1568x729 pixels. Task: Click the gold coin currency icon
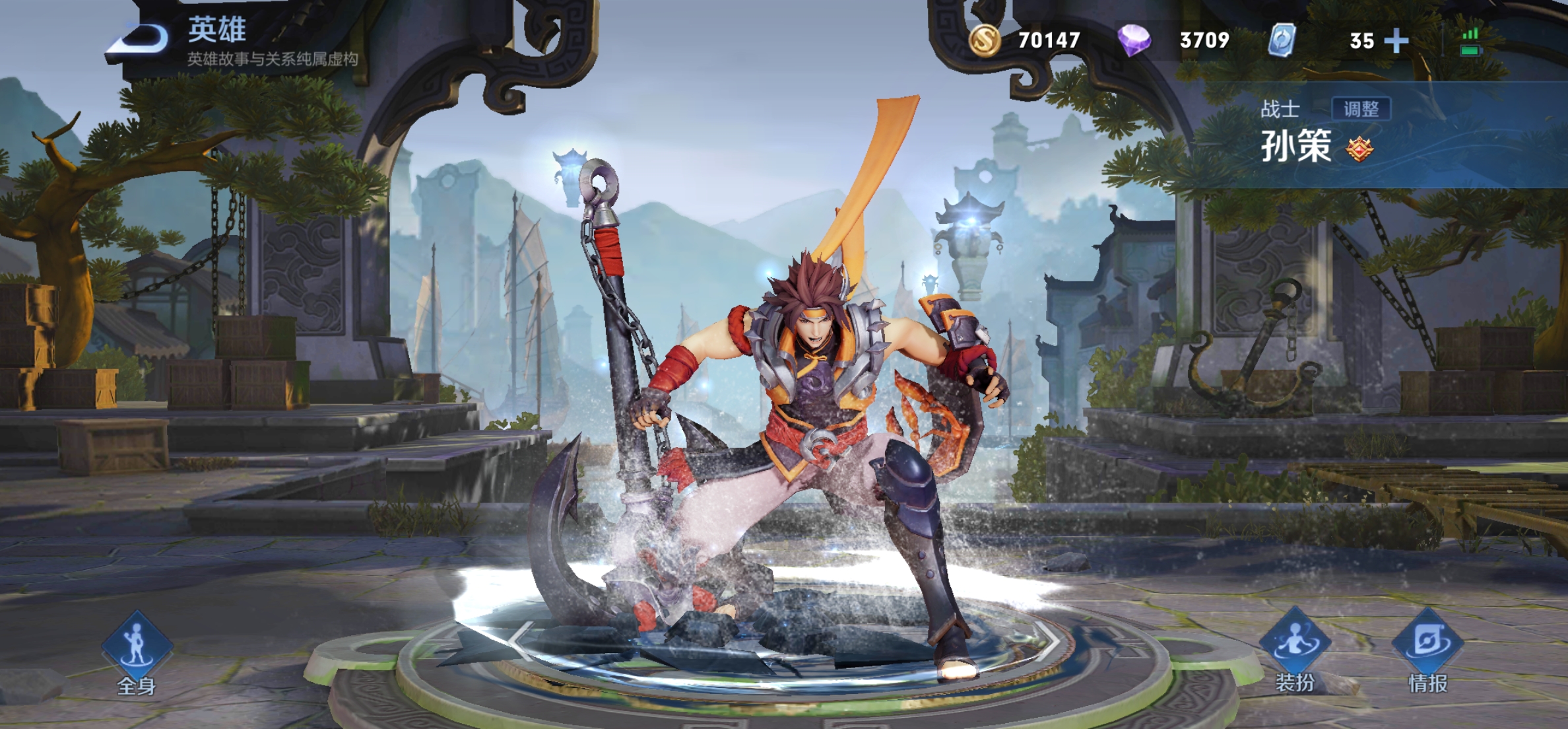pyautogui.click(x=985, y=40)
